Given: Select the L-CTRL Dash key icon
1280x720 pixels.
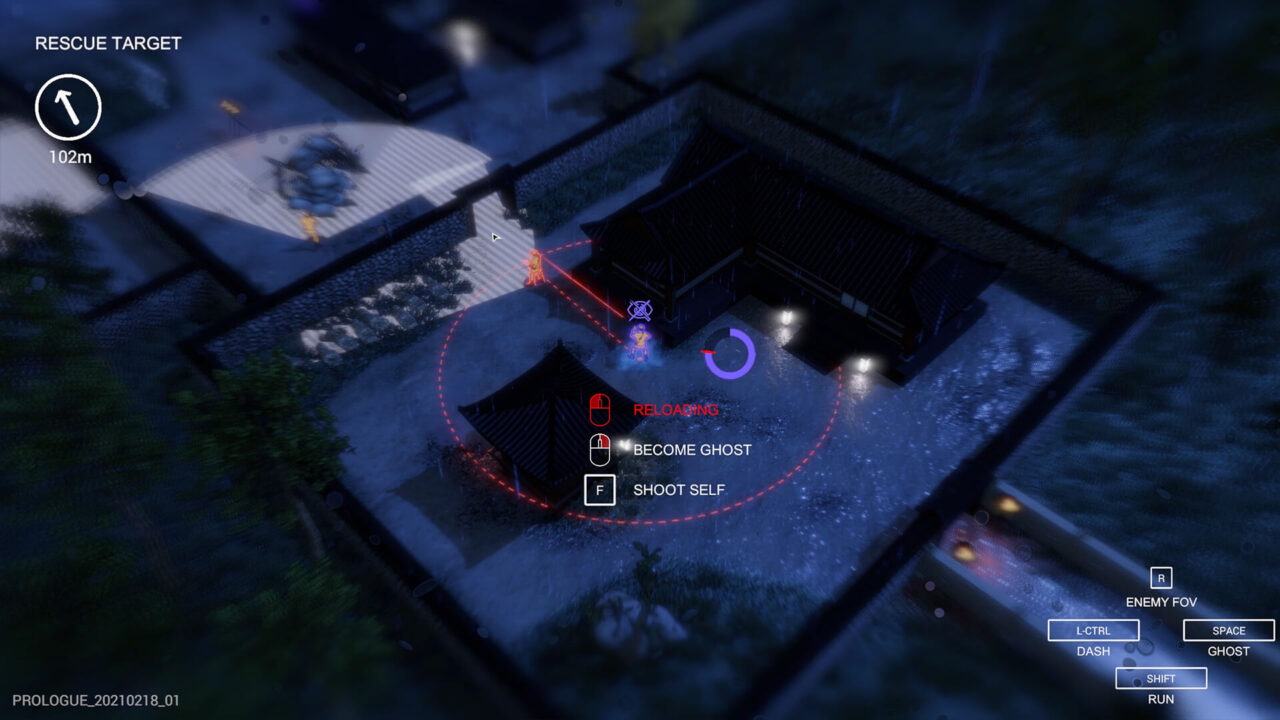Looking at the screenshot, I should [1093, 630].
